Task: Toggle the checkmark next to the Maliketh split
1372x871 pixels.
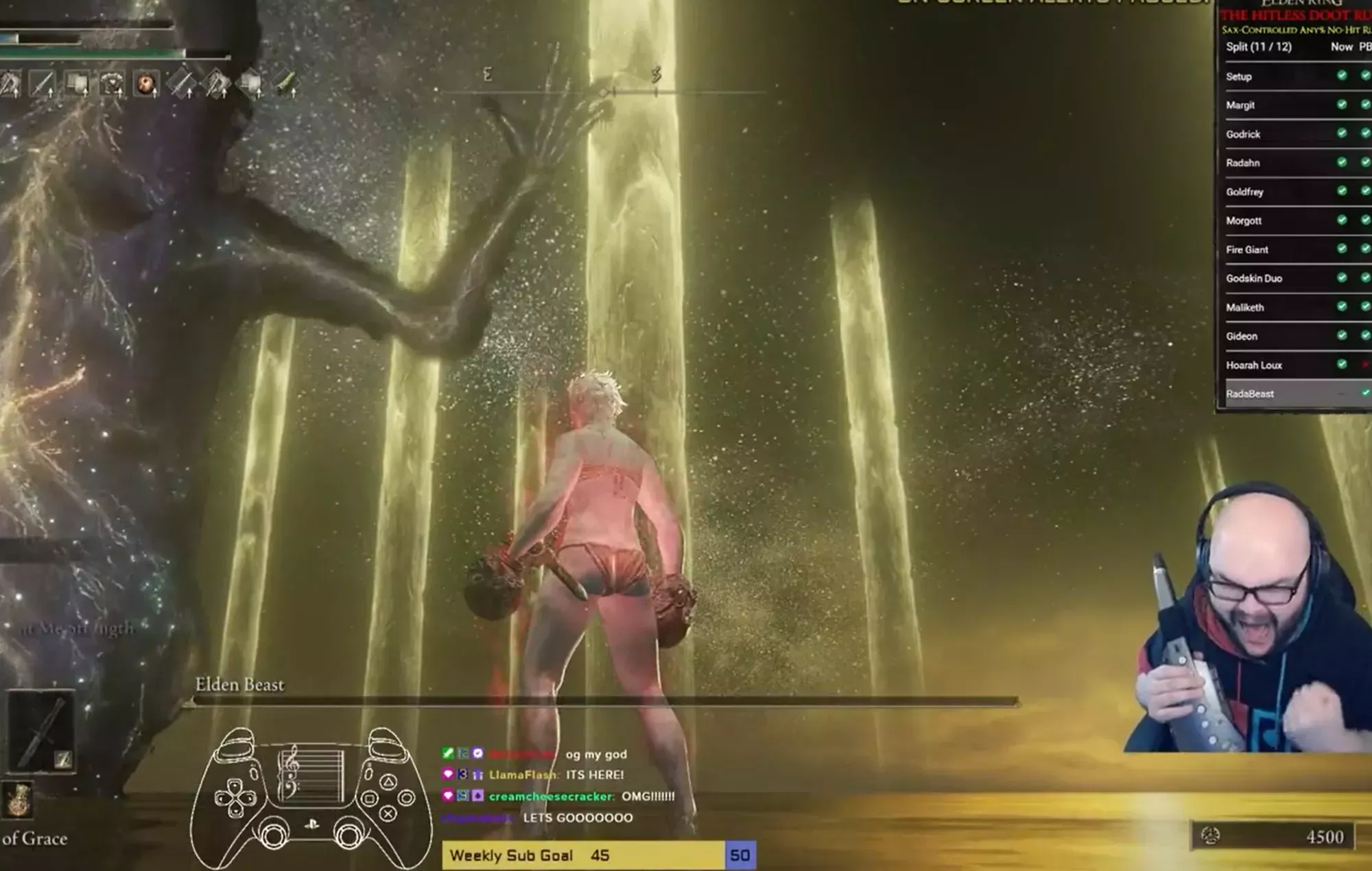Action: (1343, 307)
